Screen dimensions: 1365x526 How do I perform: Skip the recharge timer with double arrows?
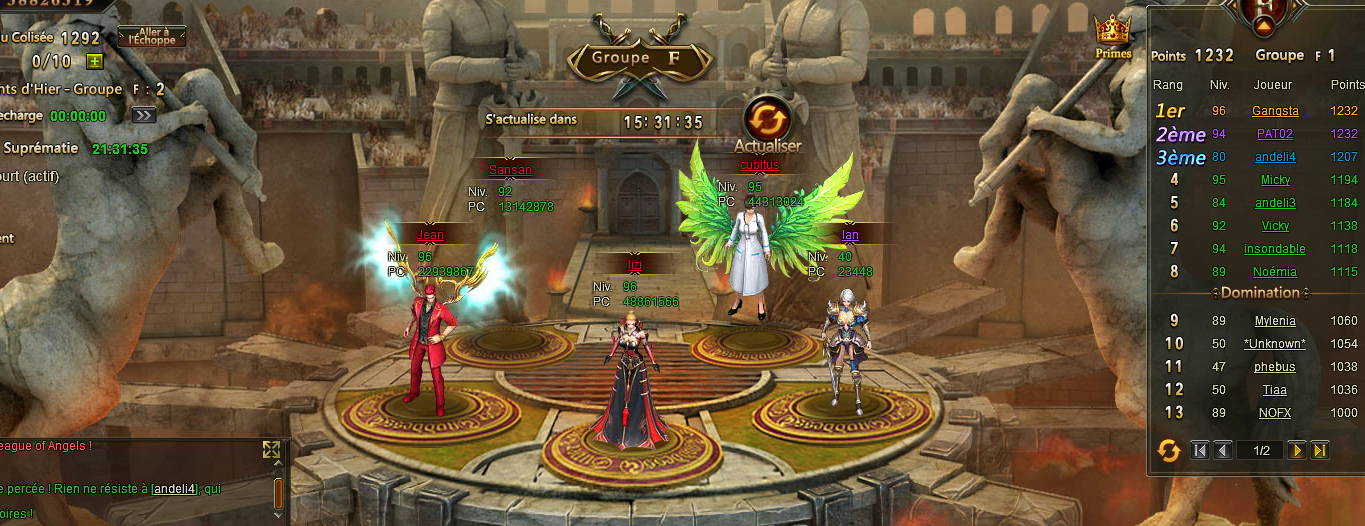point(144,115)
